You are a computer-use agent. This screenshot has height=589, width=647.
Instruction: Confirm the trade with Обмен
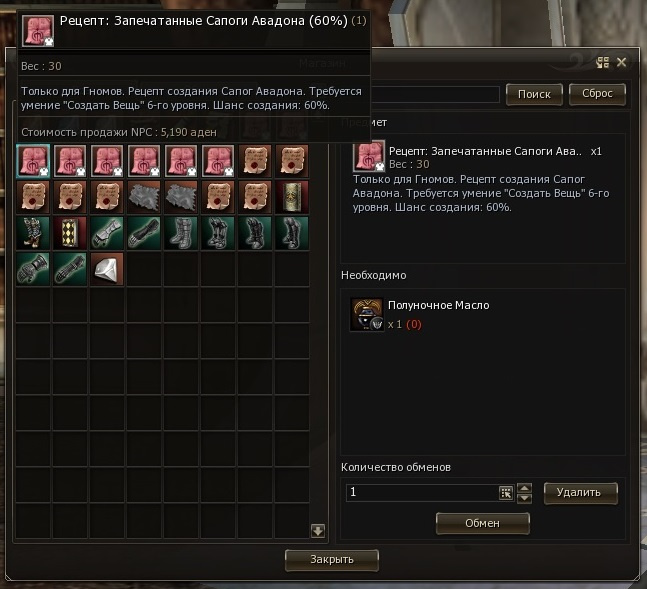coord(482,522)
